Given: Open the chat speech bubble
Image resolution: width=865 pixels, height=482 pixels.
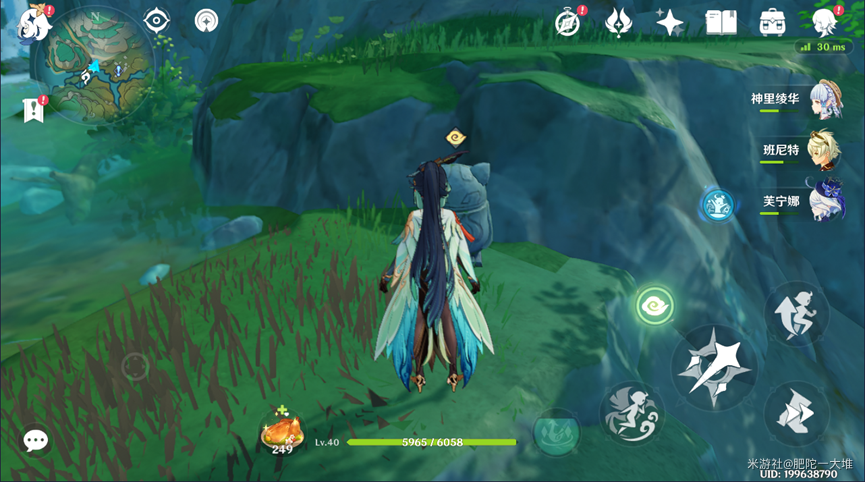Looking at the screenshot, I should [x=36, y=440].
